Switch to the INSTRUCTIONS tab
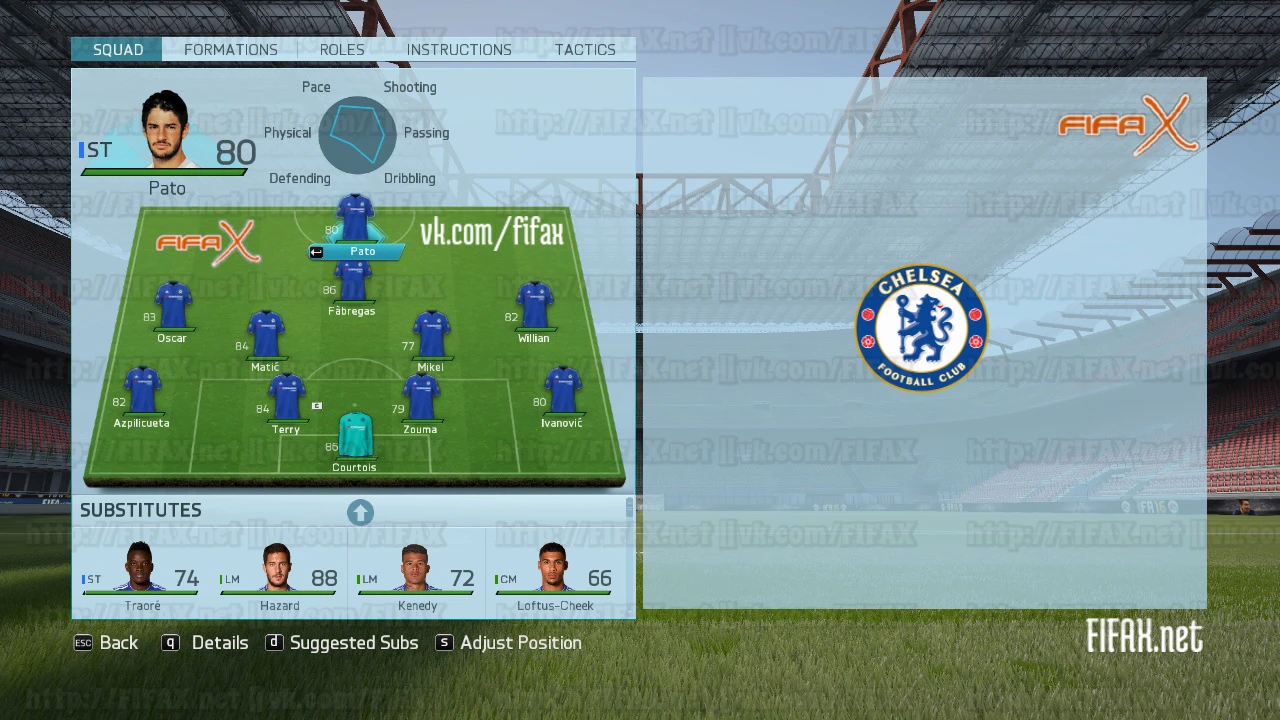 [459, 49]
